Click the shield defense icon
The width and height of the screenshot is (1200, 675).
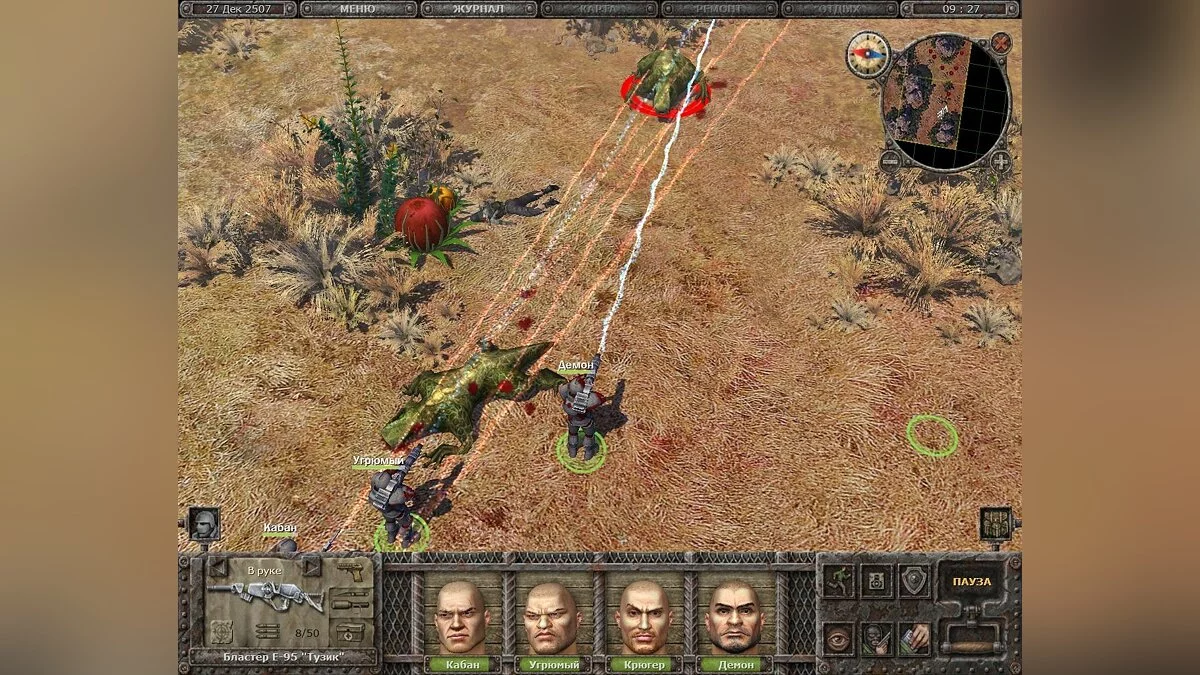point(912,579)
